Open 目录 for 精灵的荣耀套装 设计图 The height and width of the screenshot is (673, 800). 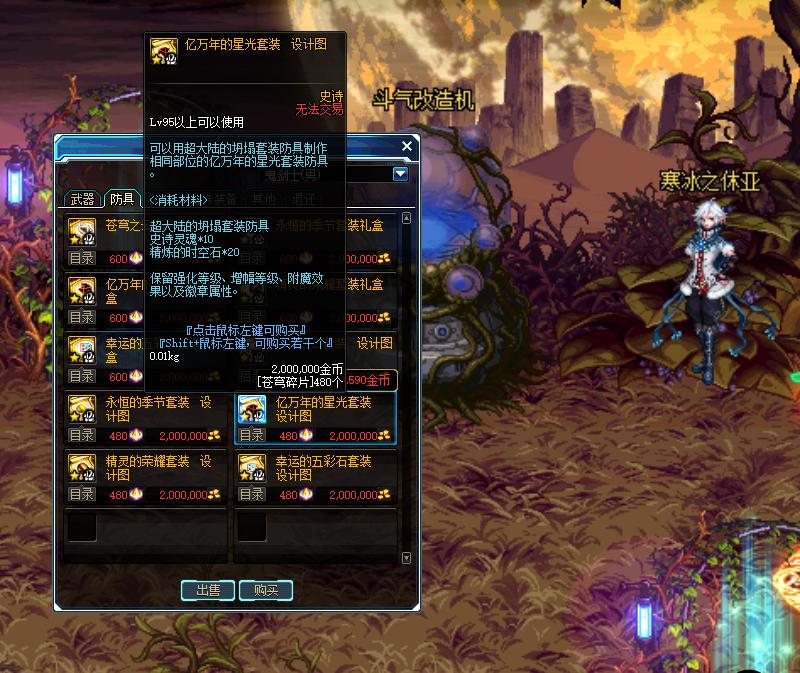(x=82, y=494)
